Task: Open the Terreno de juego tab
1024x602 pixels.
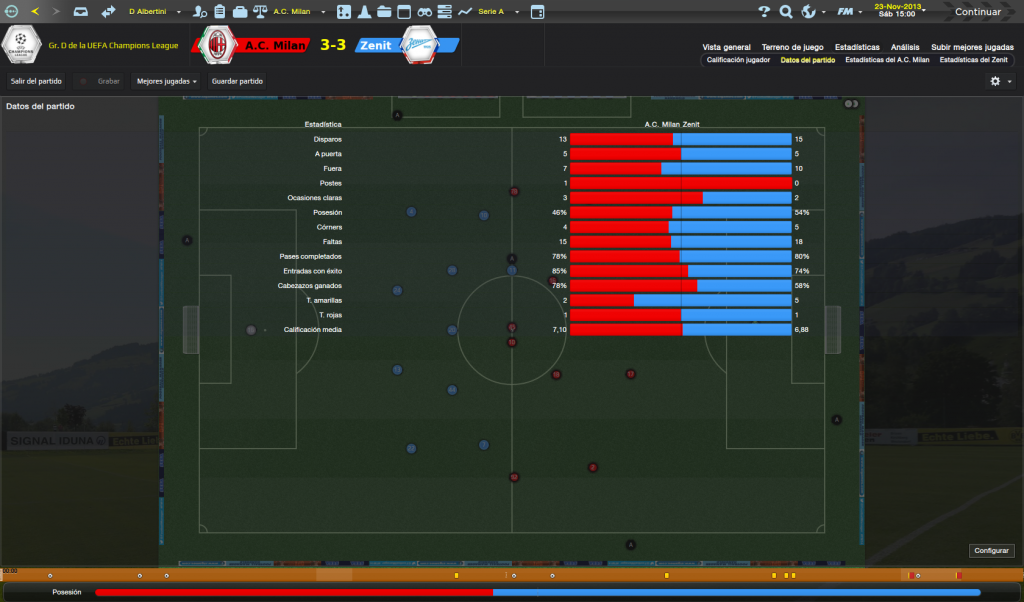Action: tap(792, 47)
